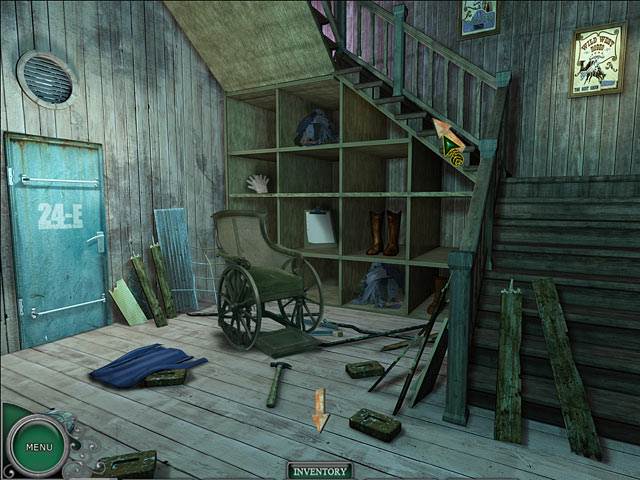This screenshot has width=640, height=480.
Task: Click the navigation arrow pointing up the stairs
Action: click(x=446, y=135)
